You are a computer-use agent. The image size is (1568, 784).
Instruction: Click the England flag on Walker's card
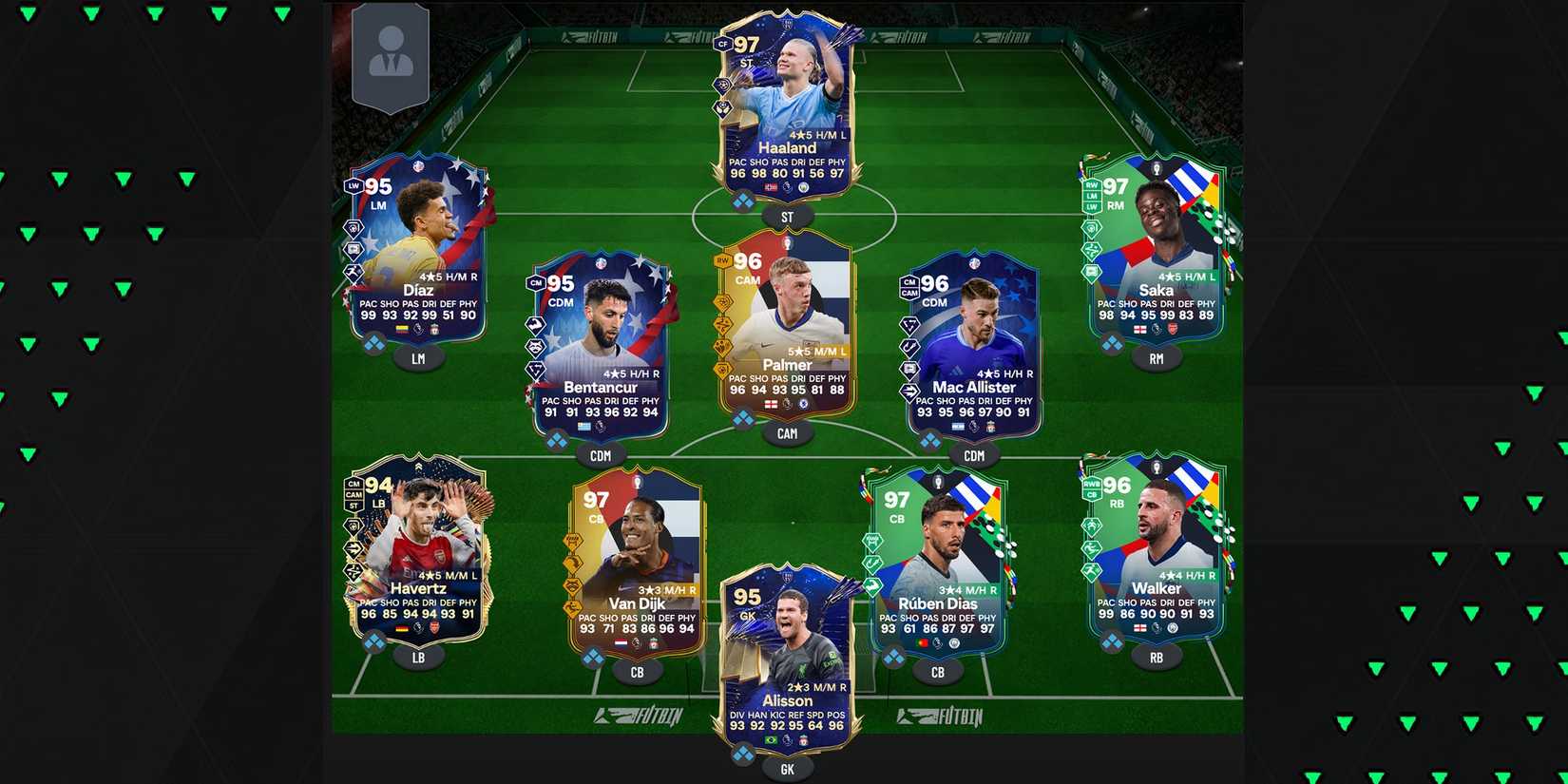[x=1140, y=628]
